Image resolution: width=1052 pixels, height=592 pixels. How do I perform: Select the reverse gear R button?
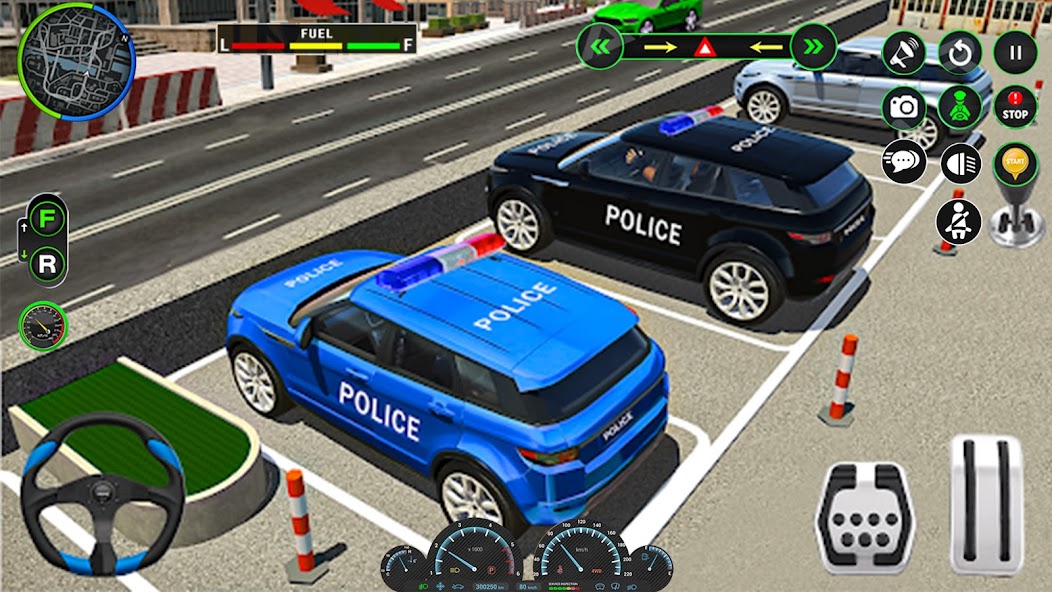(x=47, y=264)
